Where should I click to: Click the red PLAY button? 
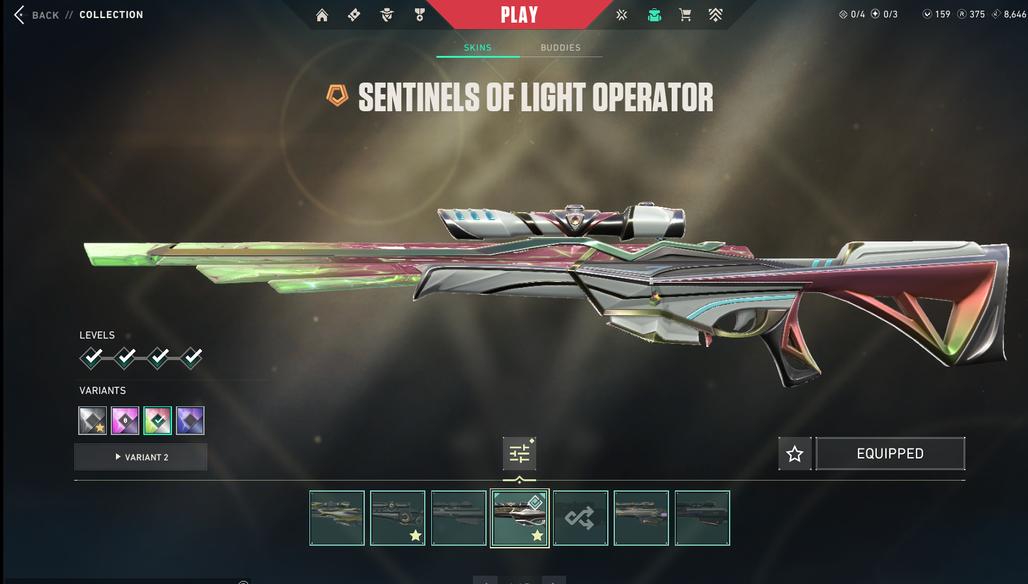point(519,15)
